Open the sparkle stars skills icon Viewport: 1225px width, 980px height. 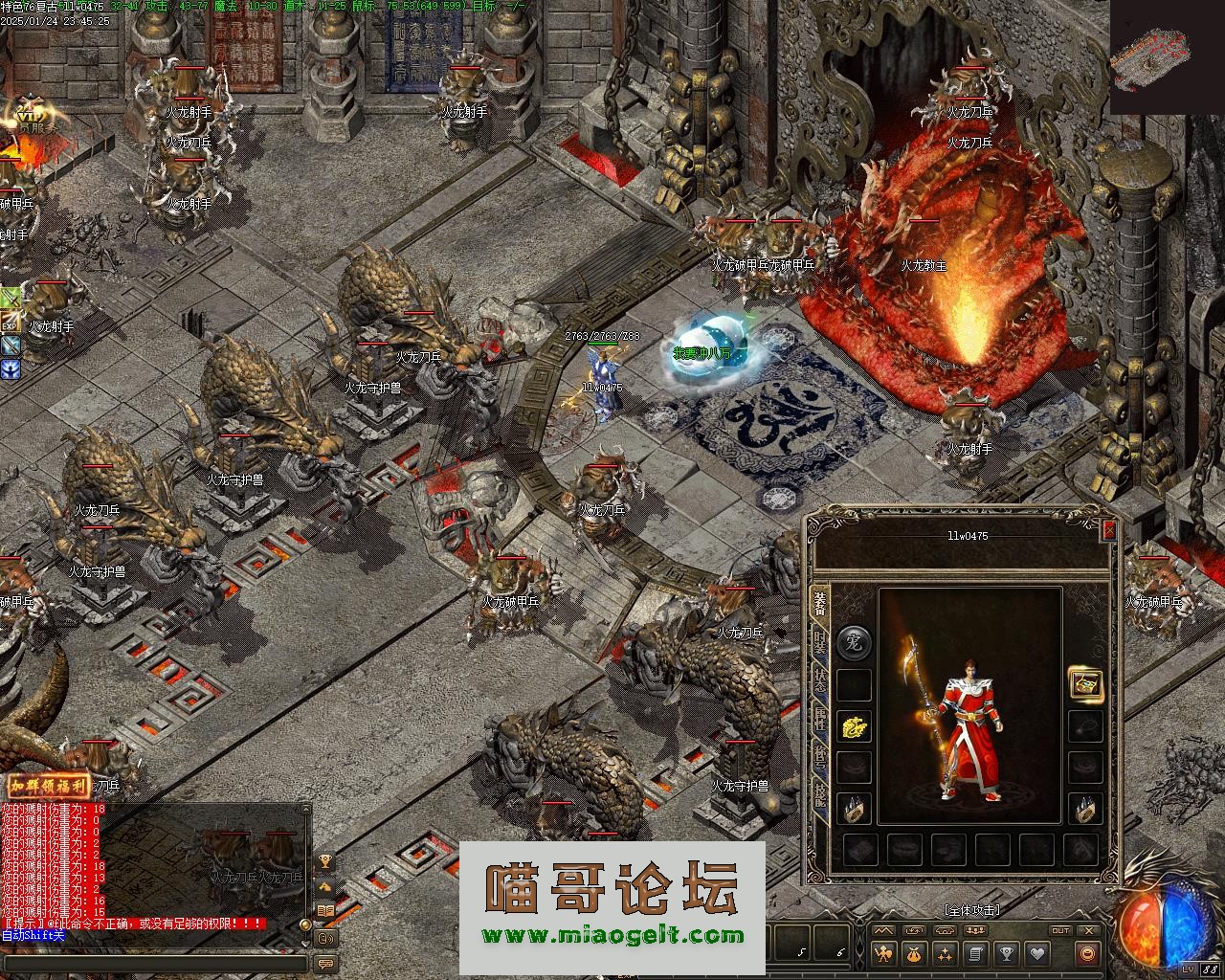[945, 953]
